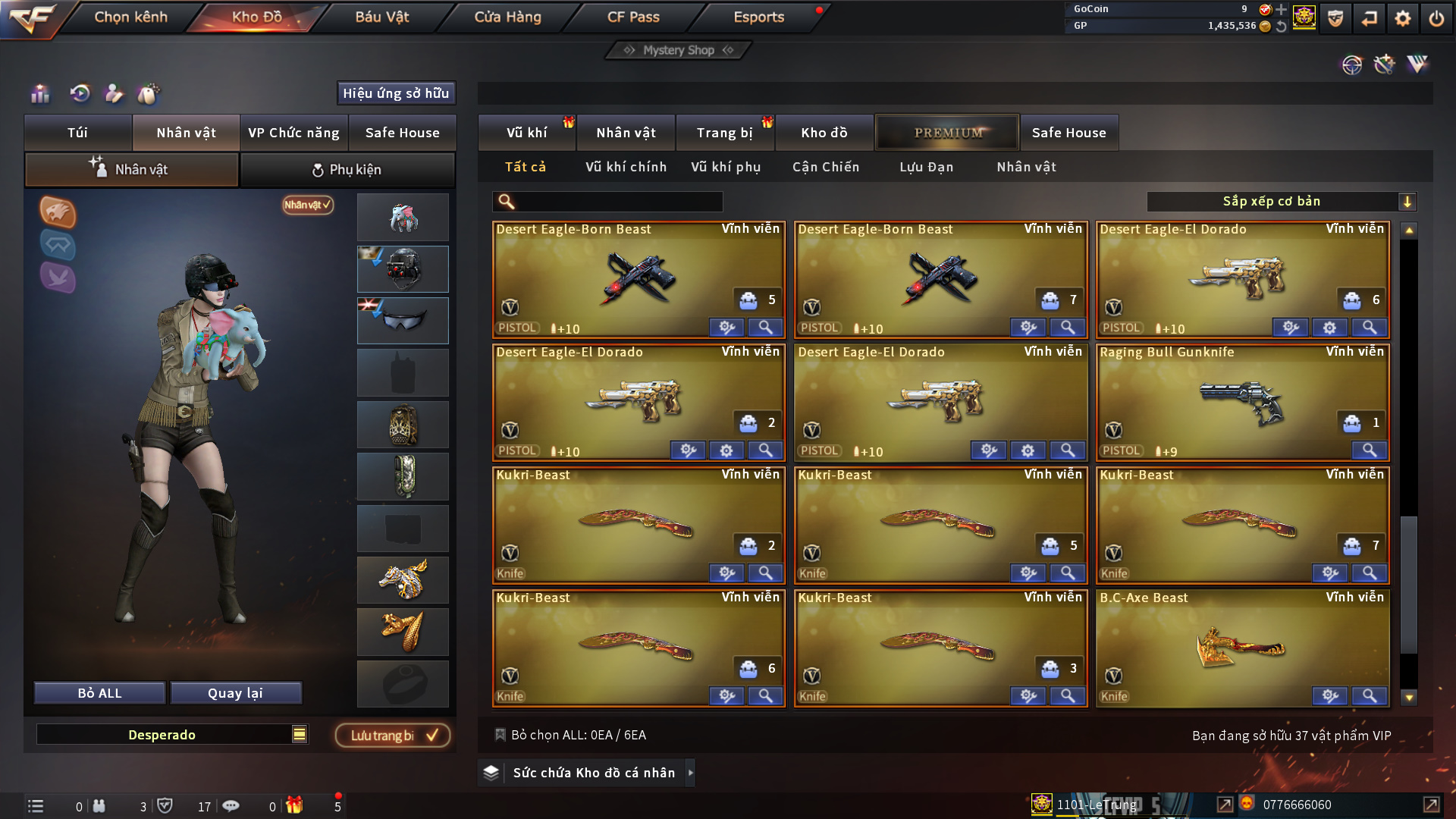Expand Sức chứa Kho đồ cá nhân
The image size is (1456, 819).
click(594, 773)
